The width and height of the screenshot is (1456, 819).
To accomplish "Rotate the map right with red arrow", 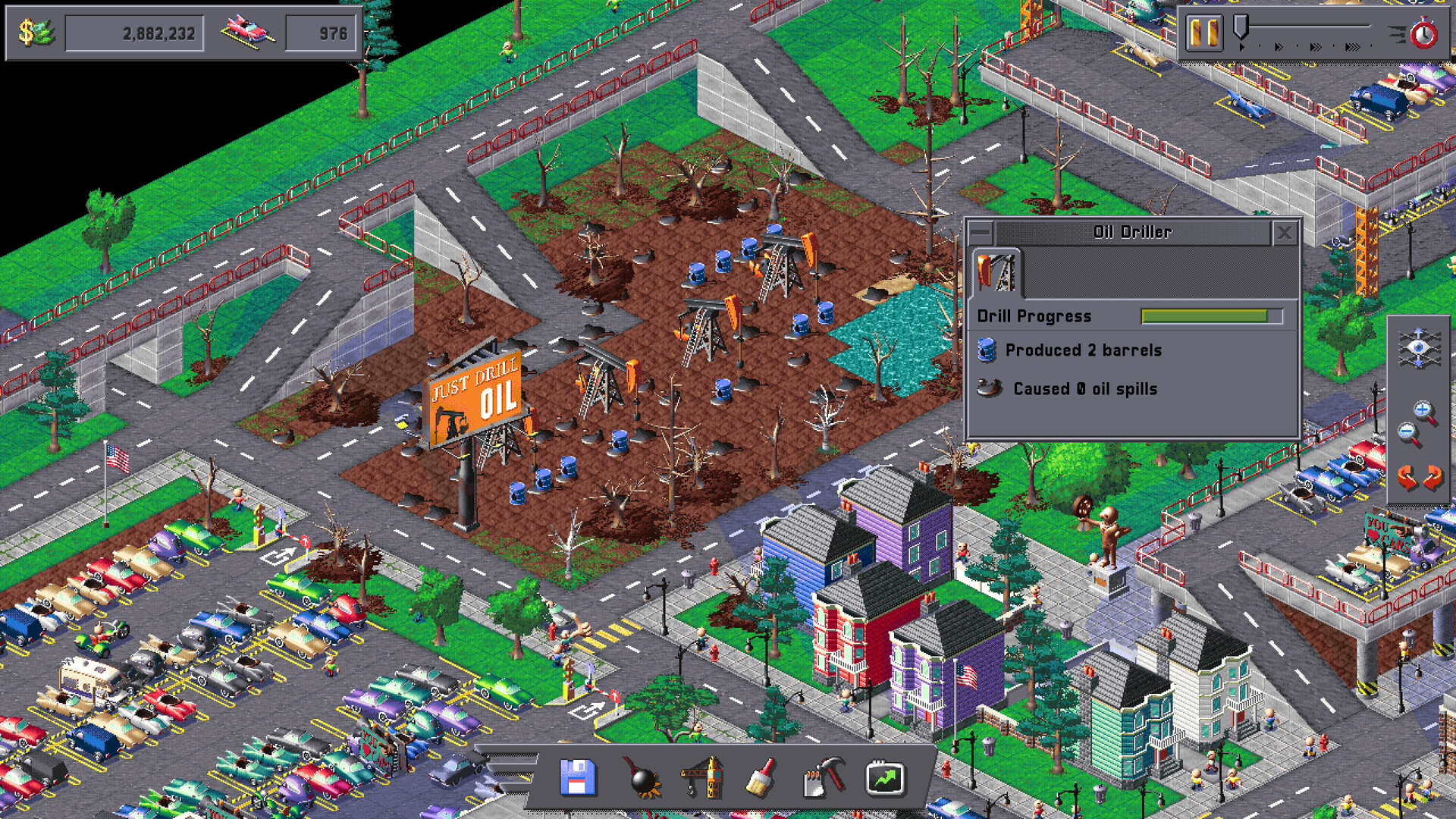I will tap(1432, 475).
